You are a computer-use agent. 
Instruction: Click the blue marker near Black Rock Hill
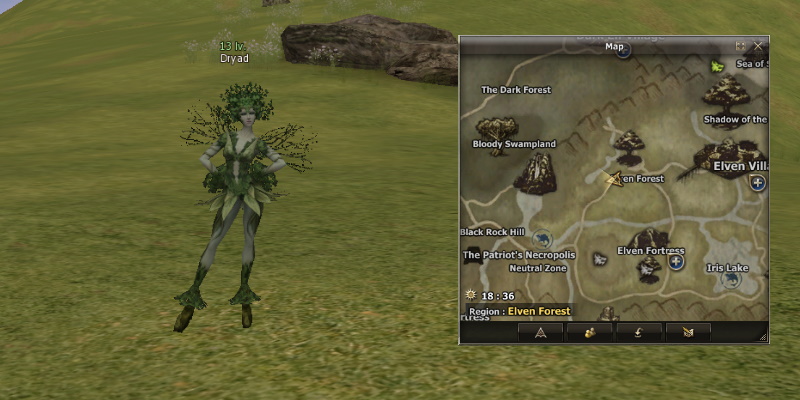(543, 239)
